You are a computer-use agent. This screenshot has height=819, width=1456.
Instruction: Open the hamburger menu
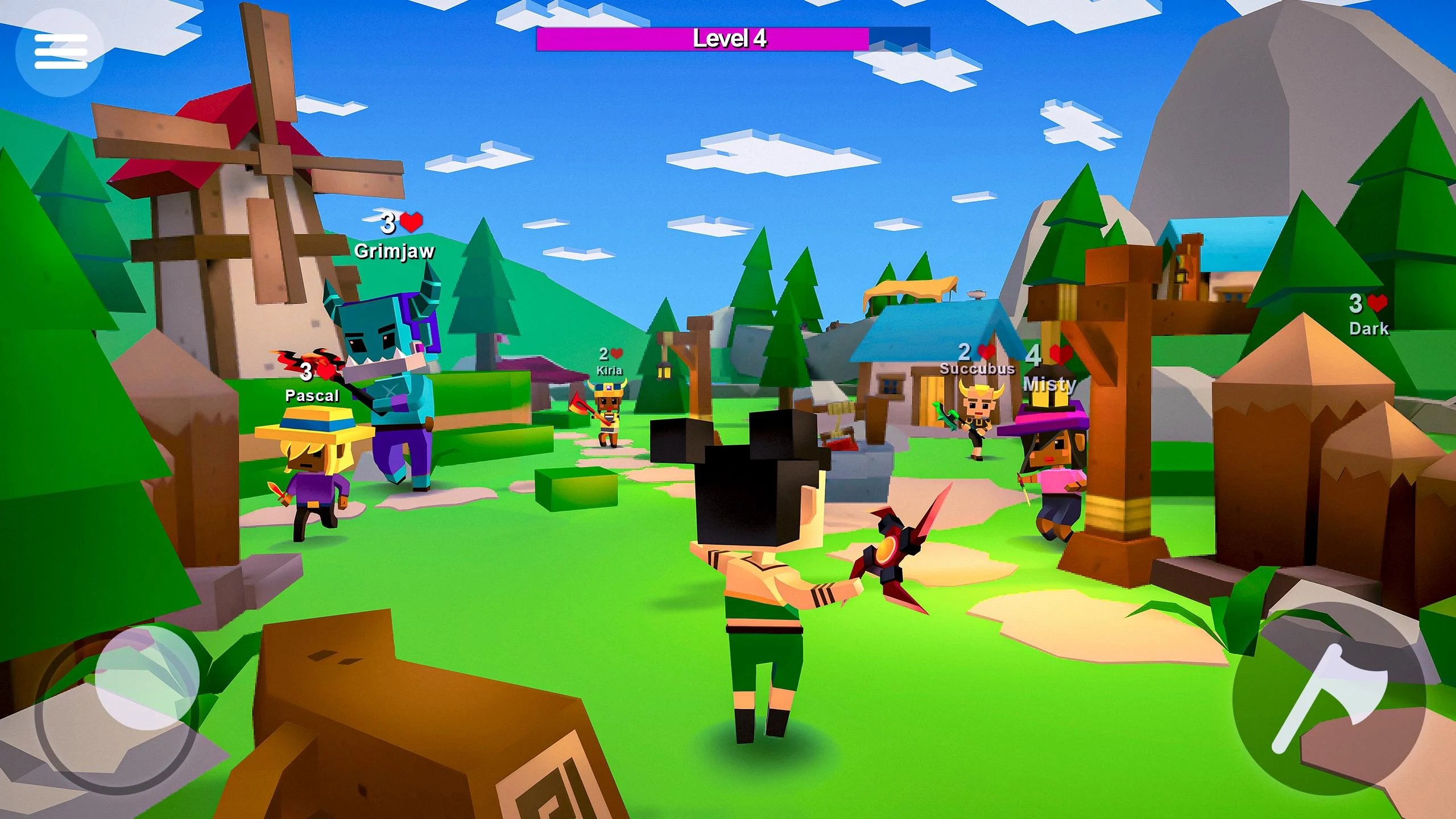coord(63,51)
